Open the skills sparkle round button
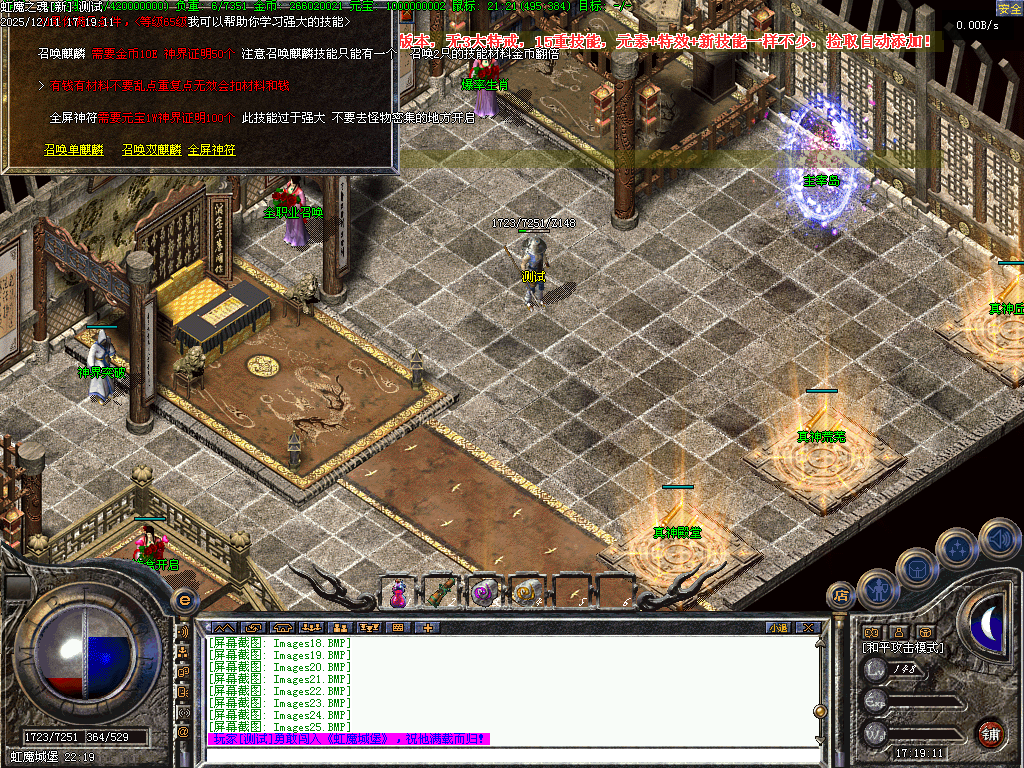 pos(956,548)
